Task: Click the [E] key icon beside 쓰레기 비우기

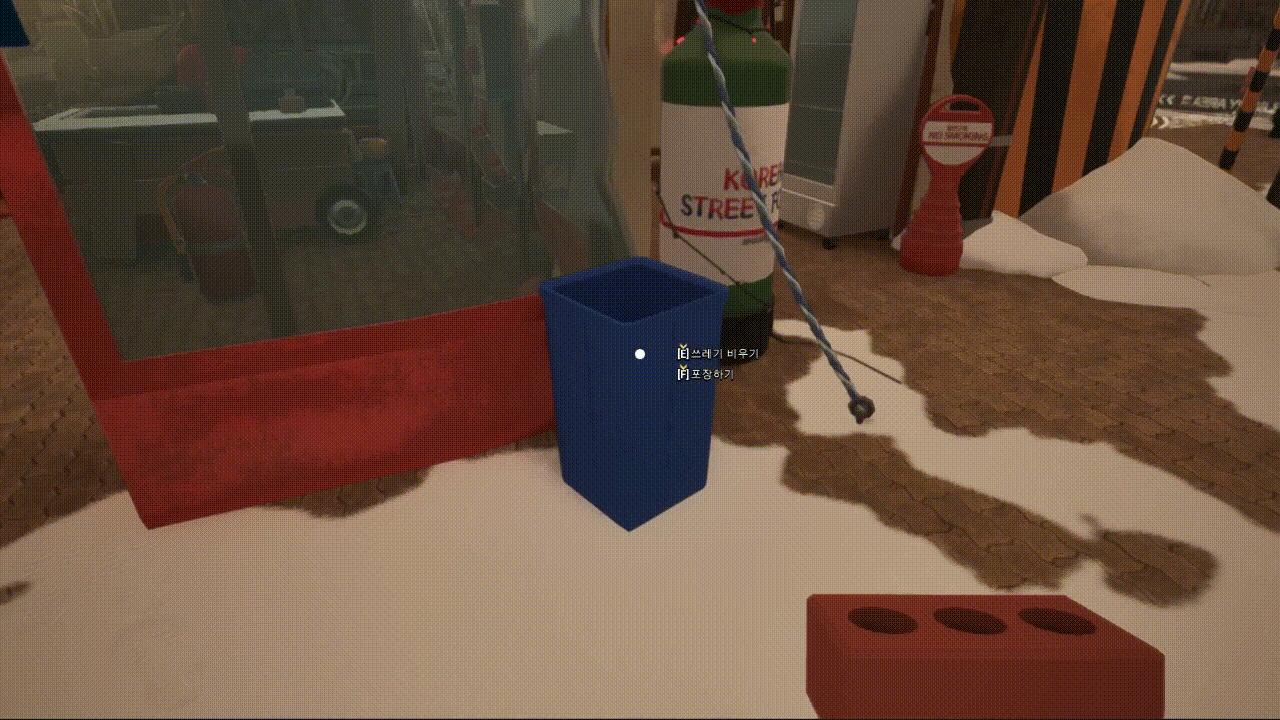Action: 683,352
